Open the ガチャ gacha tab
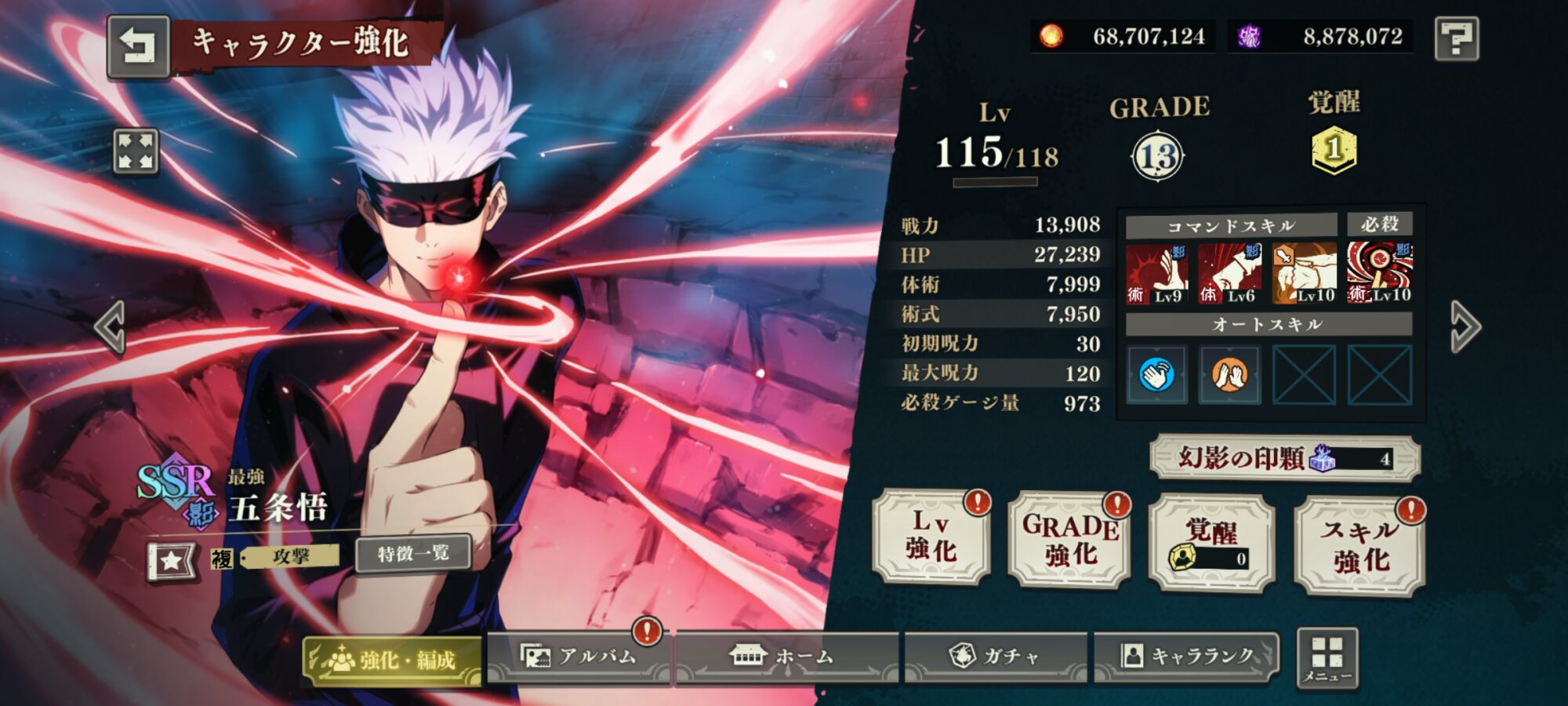This screenshot has height=706, width=1568. [x=996, y=657]
